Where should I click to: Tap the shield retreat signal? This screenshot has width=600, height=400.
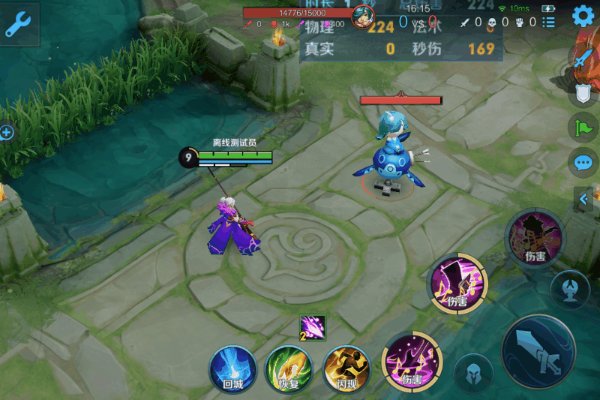582,94
